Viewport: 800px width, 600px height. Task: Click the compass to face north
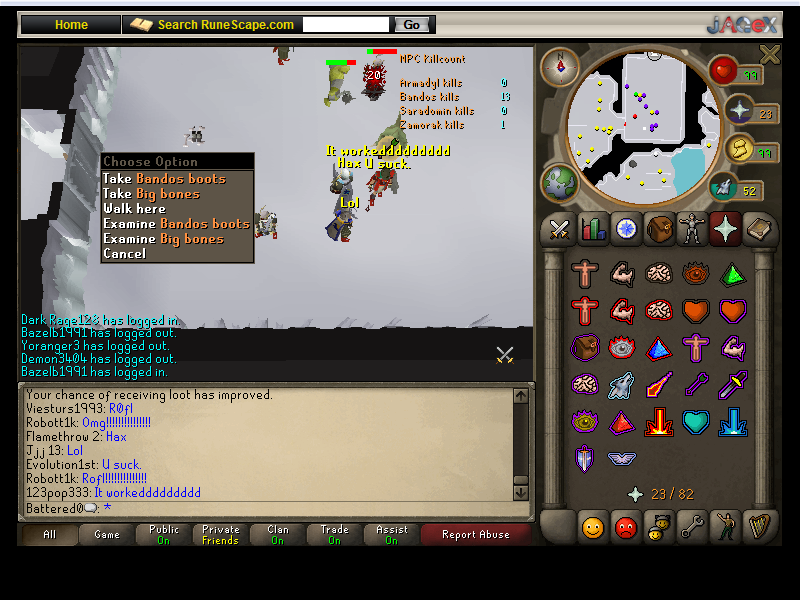[560, 66]
